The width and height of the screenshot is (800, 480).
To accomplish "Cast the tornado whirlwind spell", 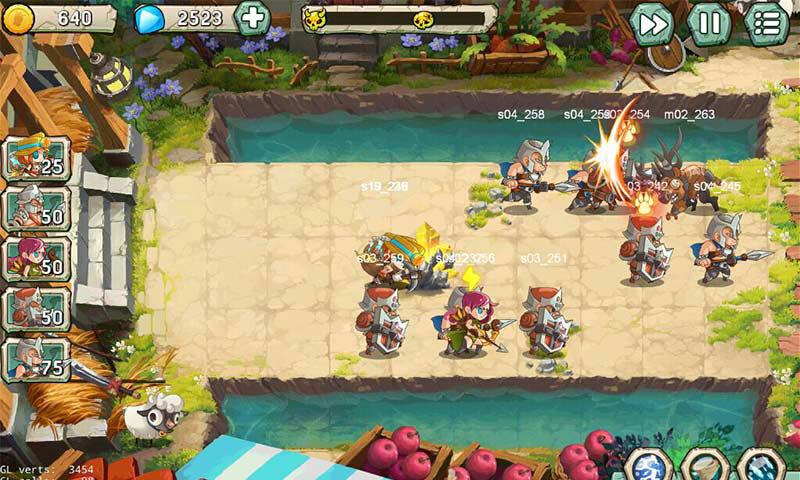I will (x=705, y=468).
